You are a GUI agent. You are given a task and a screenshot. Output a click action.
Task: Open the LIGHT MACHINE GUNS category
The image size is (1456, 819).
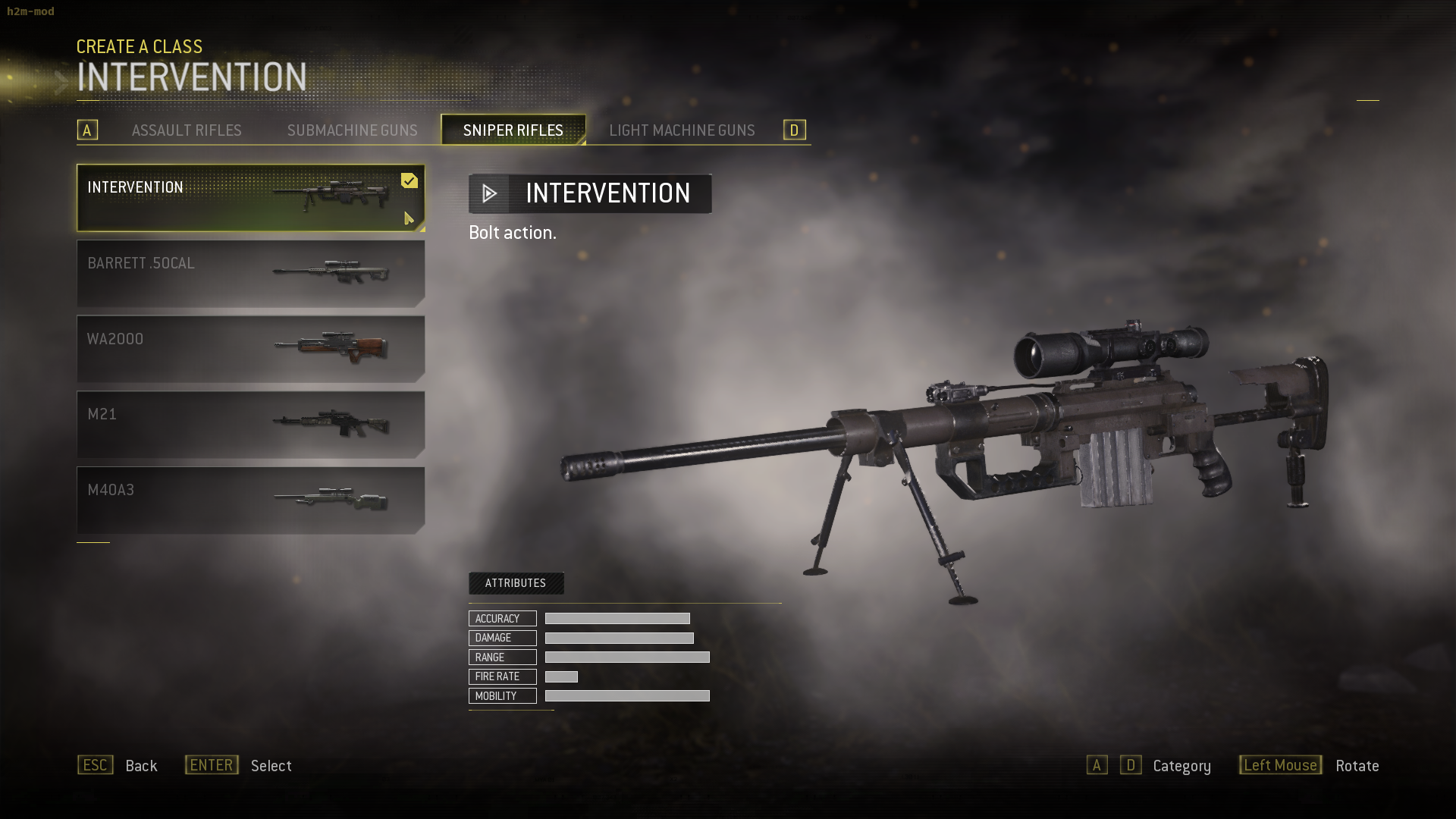click(682, 130)
